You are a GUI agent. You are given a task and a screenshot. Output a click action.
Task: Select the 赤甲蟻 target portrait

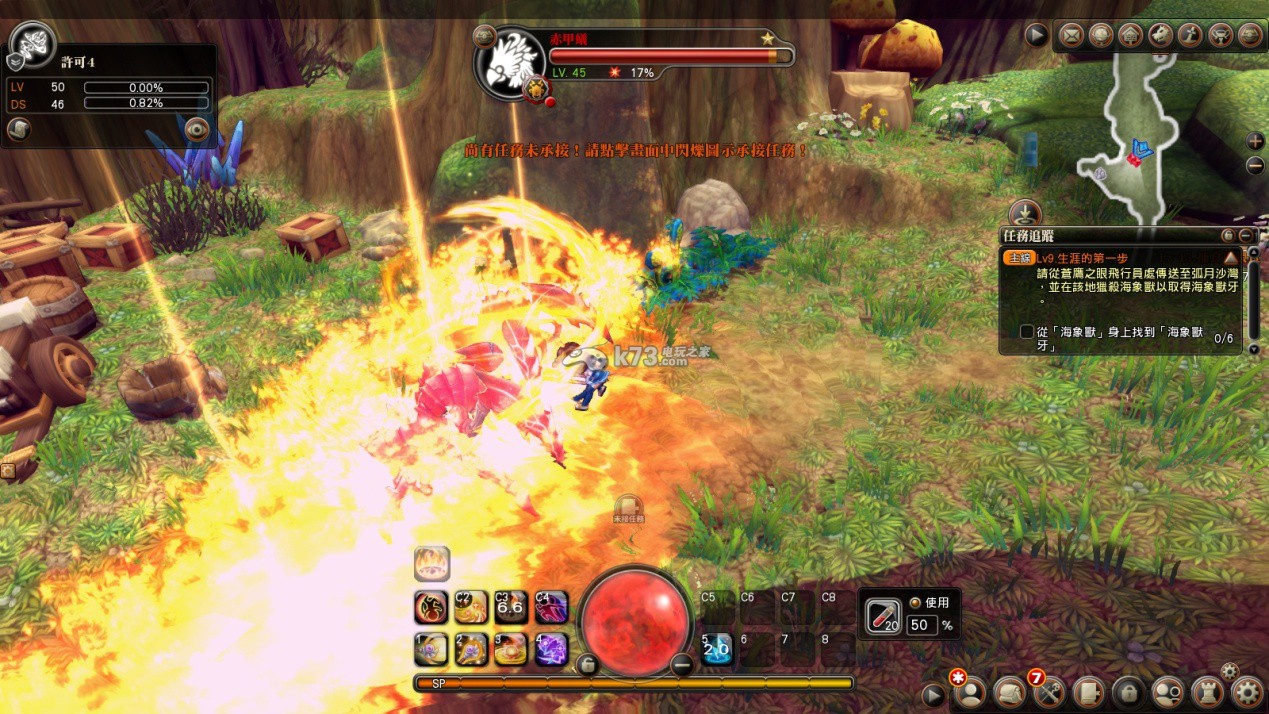pyautogui.click(x=512, y=62)
